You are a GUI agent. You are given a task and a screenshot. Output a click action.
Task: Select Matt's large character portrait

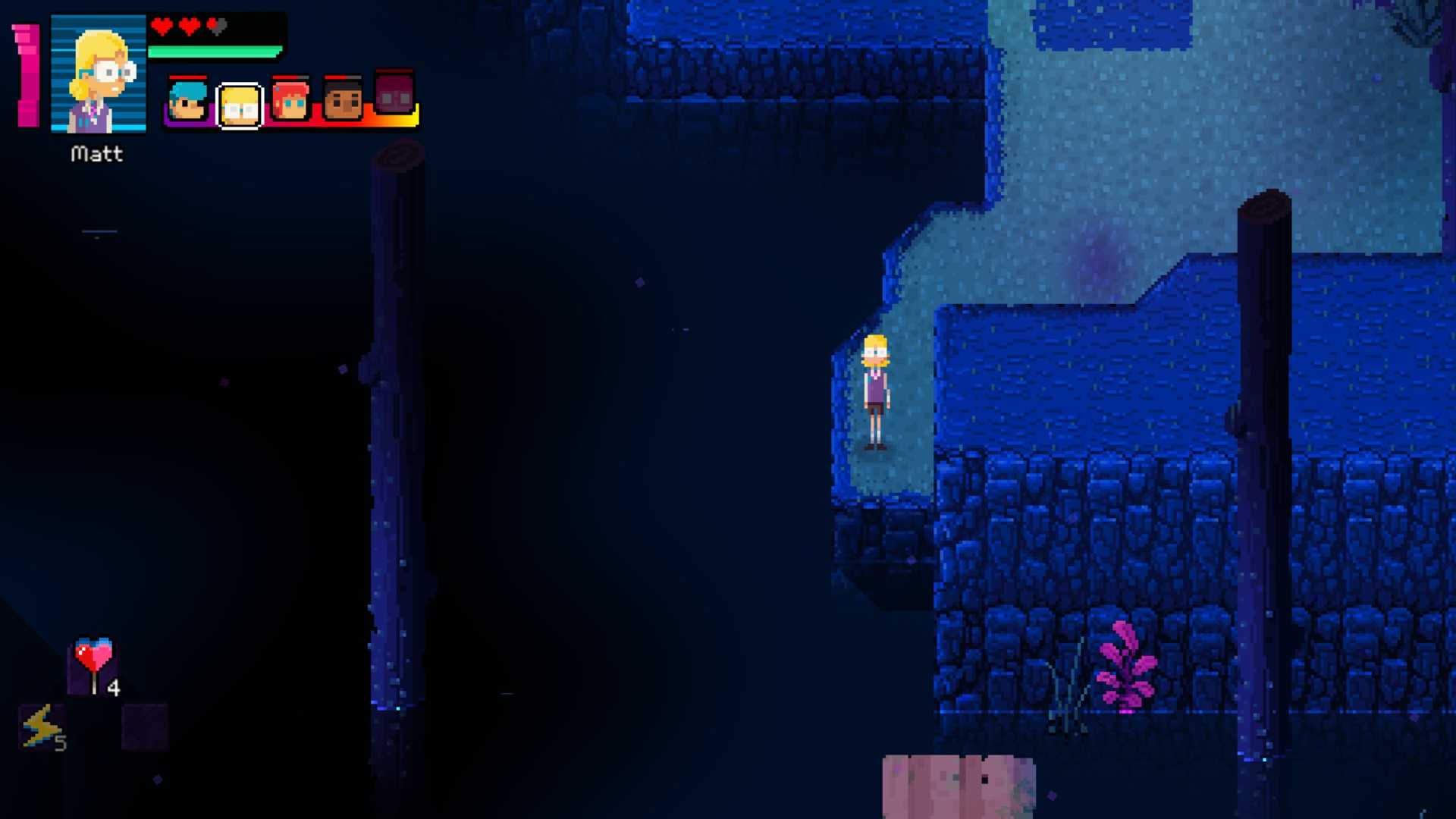coord(99,74)
